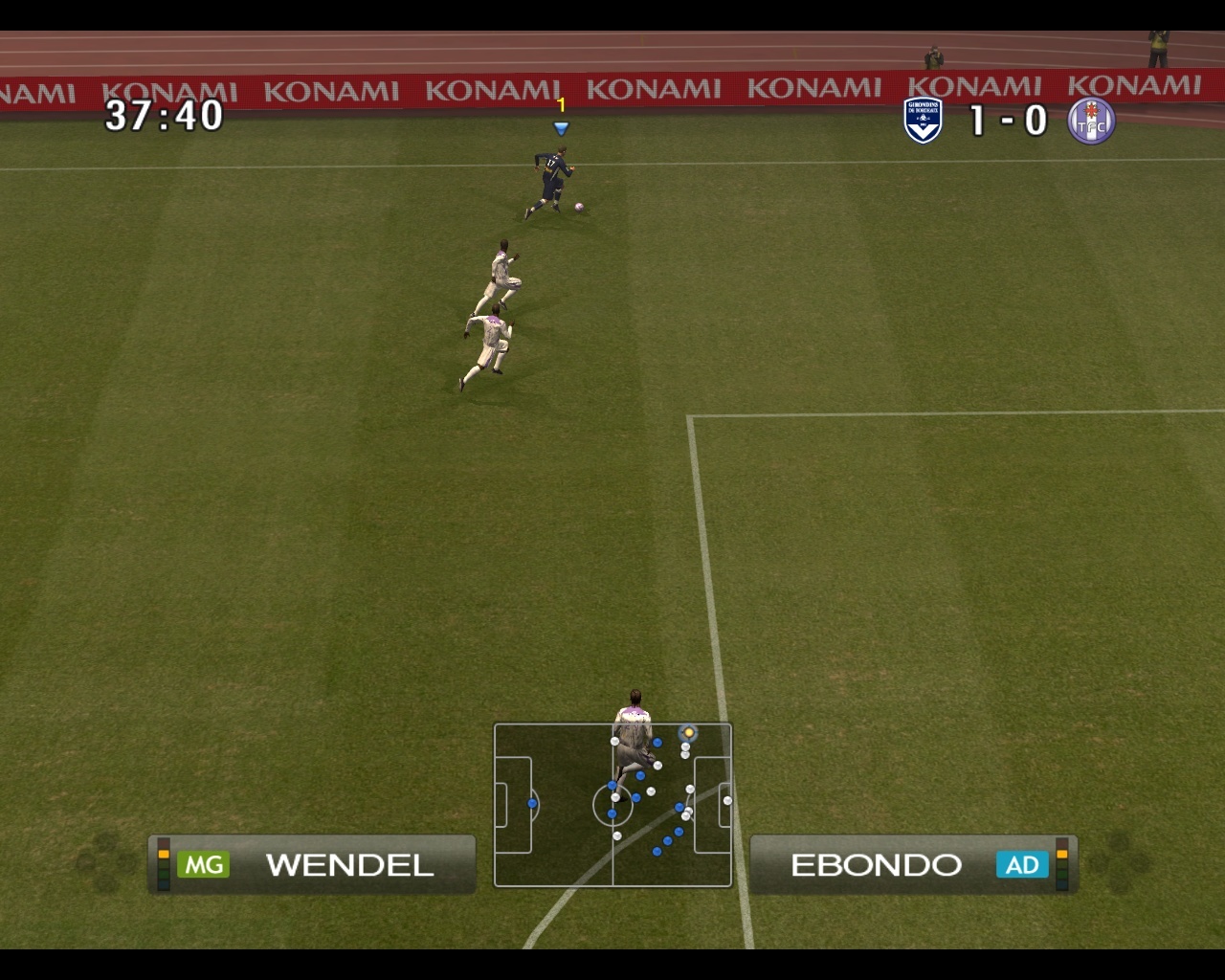Screen dimensions: 1225x980
Task: Select the EBONDO player name panel
Action: 912,864
